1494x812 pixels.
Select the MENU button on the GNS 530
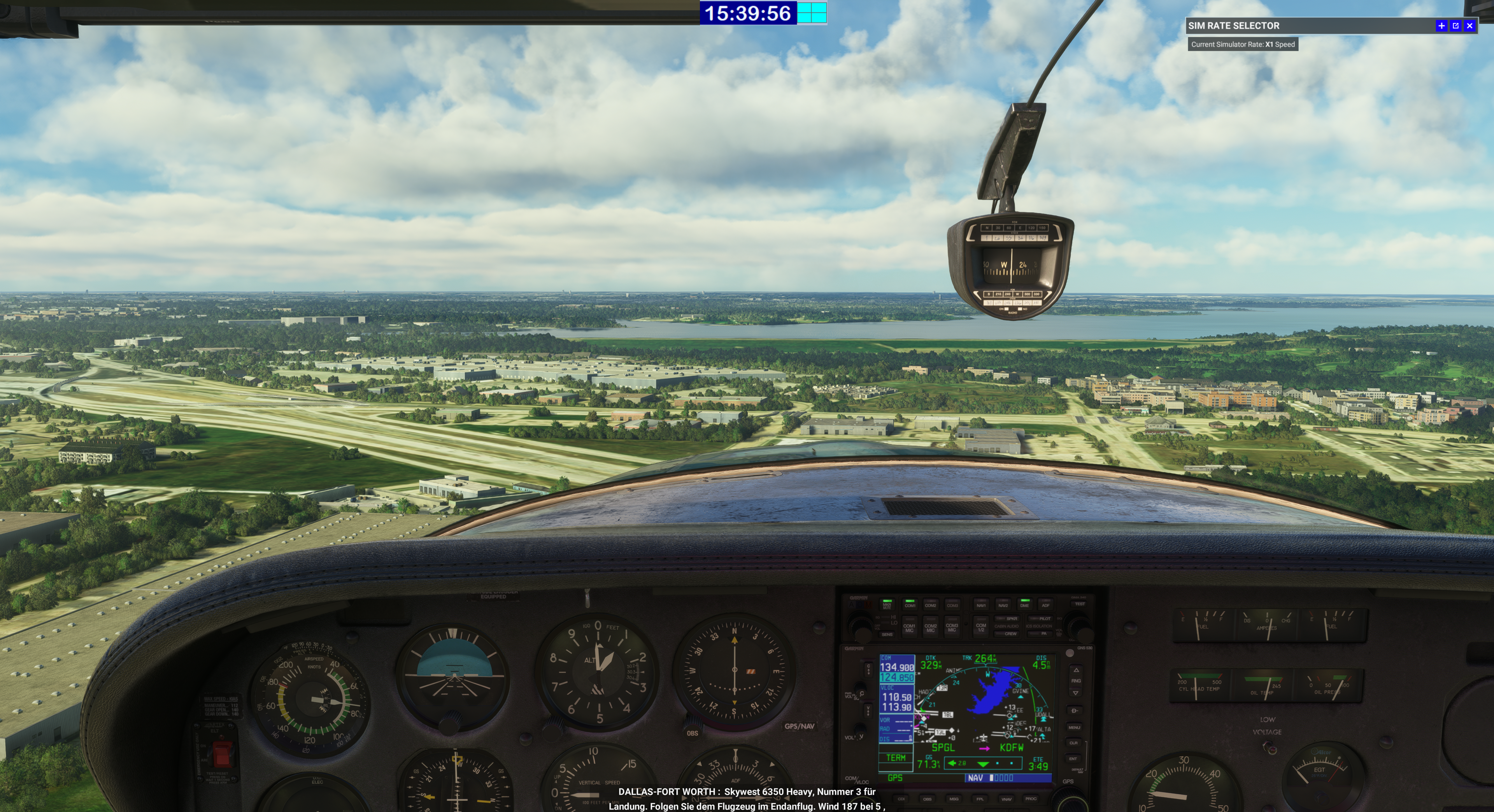[x=1074, y=727]
